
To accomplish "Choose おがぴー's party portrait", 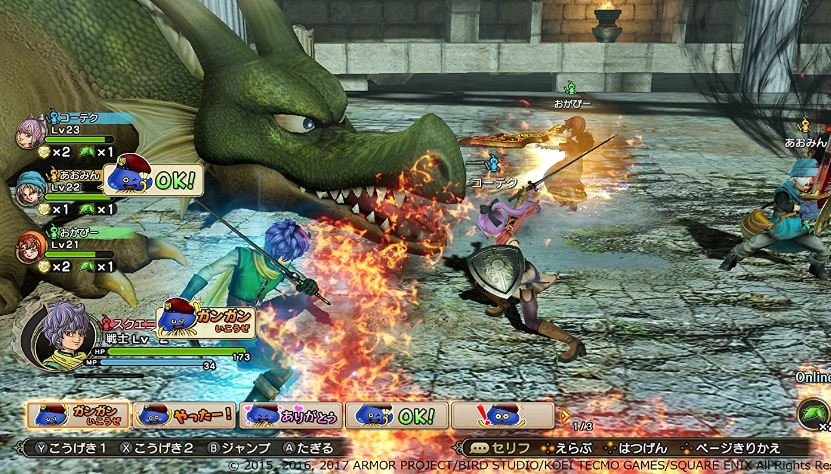I will click(30, 246).
